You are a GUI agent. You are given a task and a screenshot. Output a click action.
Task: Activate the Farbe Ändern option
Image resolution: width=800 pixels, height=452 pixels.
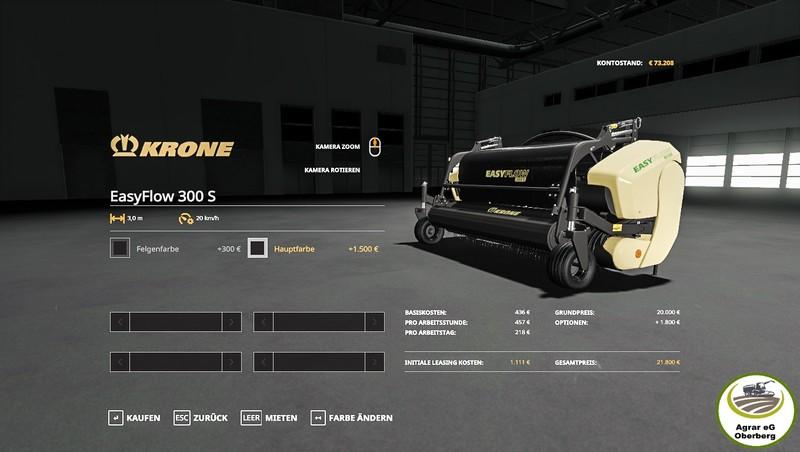pyautogui.click(x=351, y=417)
